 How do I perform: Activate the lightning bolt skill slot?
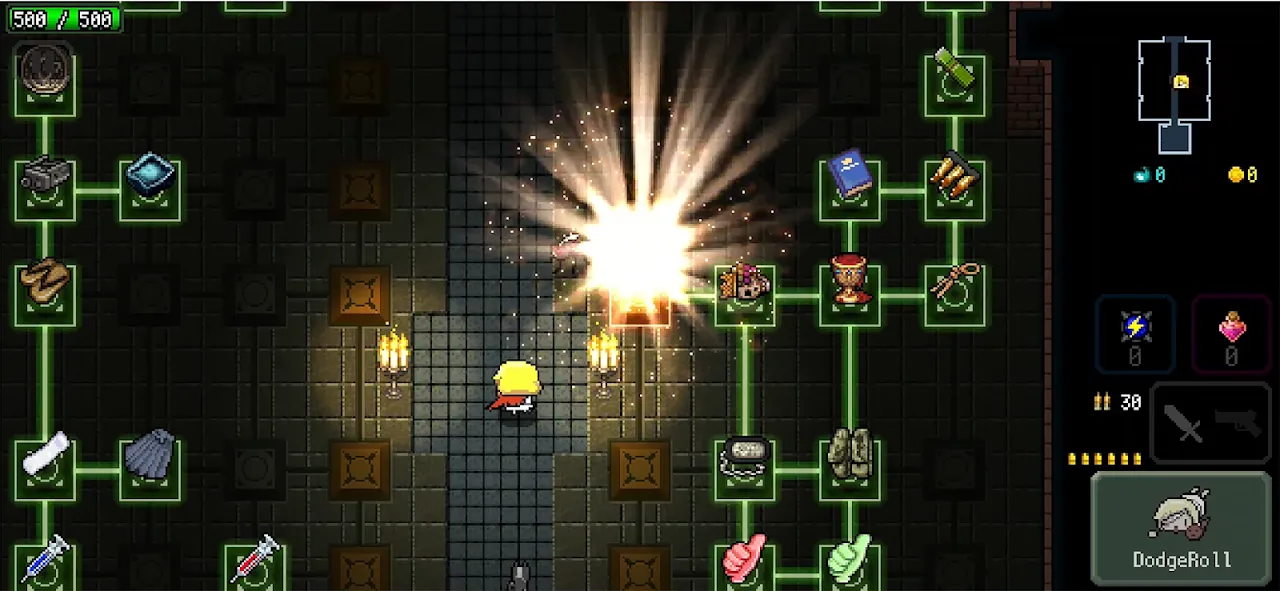[x=1135, y=333]
